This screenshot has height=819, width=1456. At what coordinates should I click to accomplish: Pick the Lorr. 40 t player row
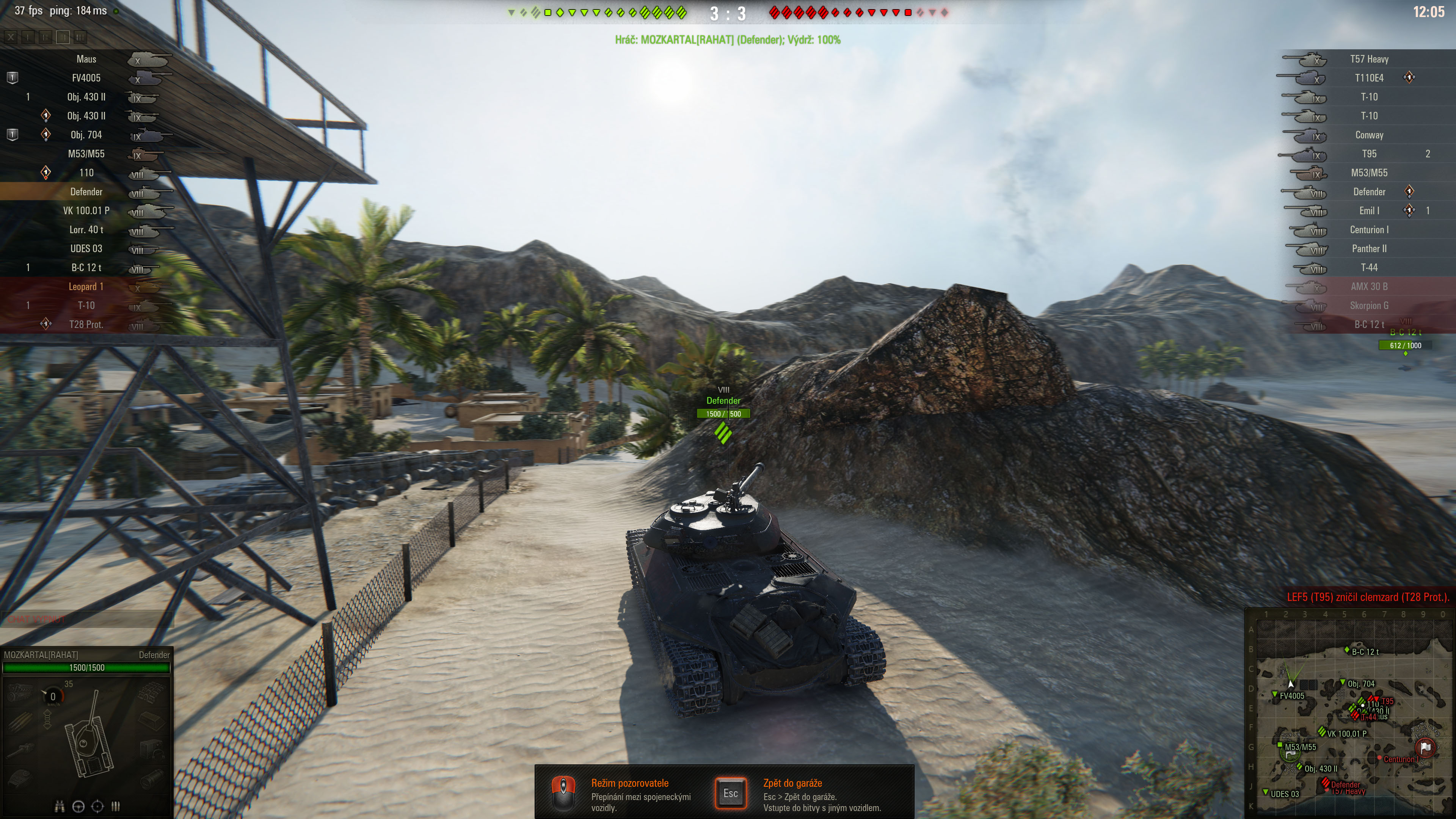(86, 230)
